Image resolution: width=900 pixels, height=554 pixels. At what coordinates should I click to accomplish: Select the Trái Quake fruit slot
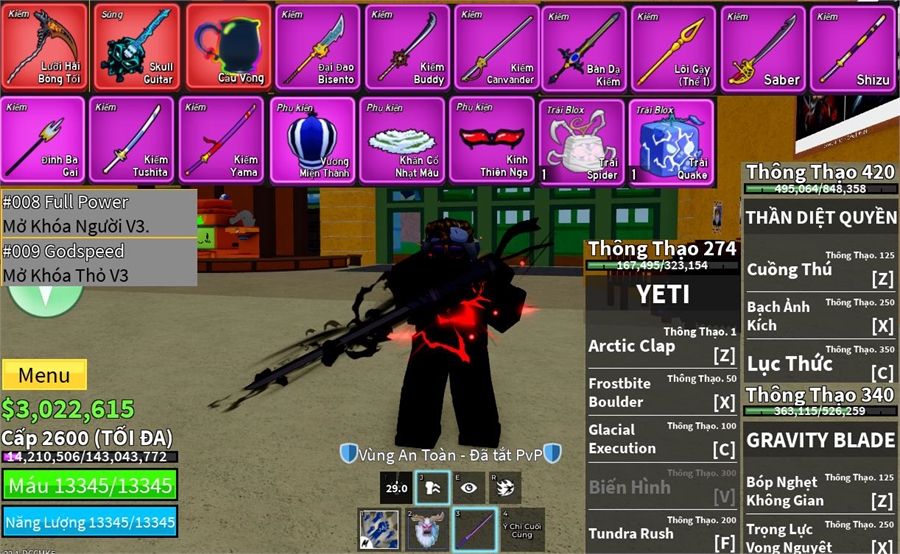point(671,141)
